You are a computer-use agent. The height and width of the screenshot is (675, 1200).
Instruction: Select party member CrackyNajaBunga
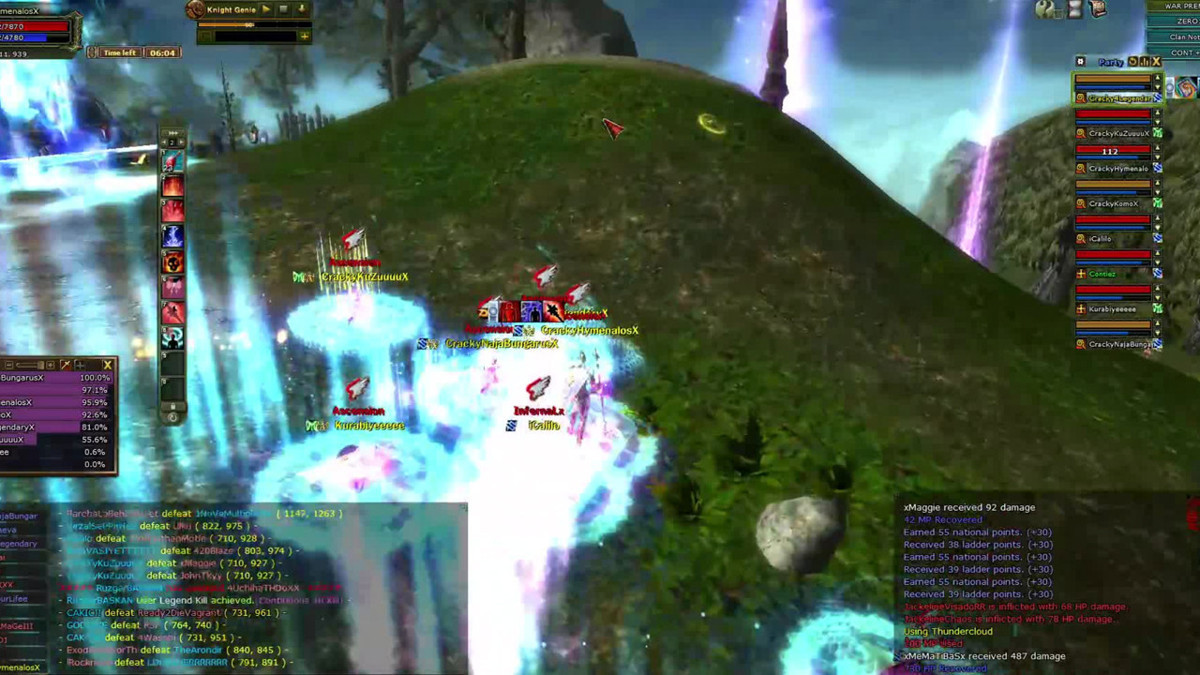coord(1118,344)
